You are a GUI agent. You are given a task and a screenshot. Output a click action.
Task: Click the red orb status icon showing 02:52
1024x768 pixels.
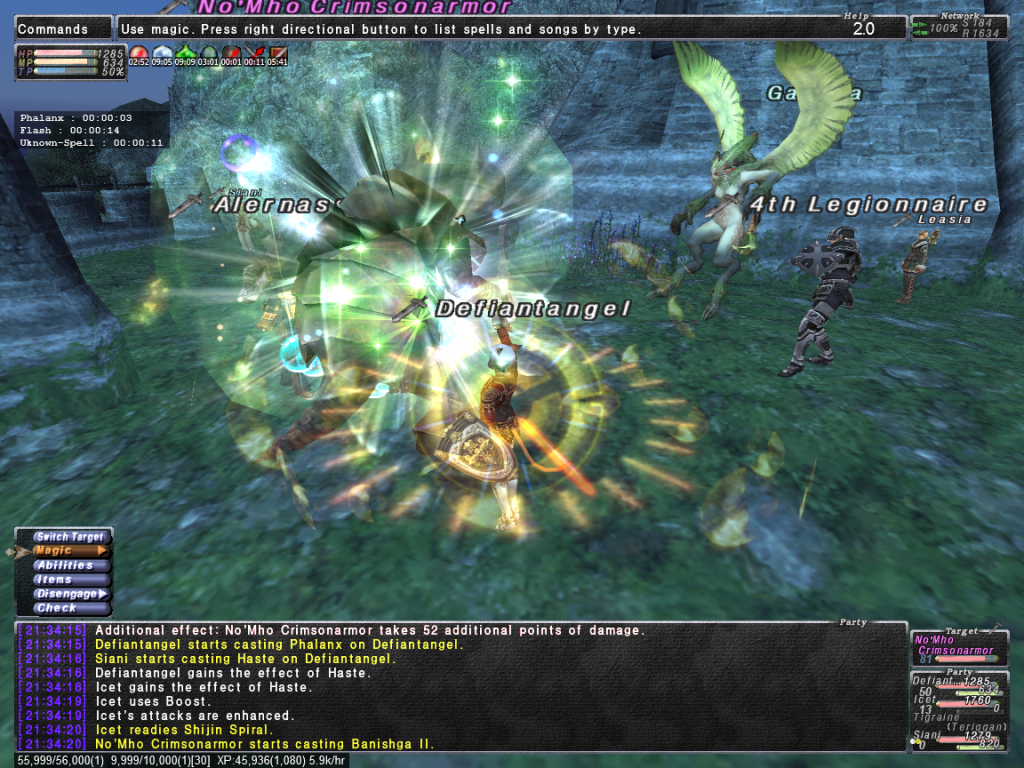click(x=139, y=52)
